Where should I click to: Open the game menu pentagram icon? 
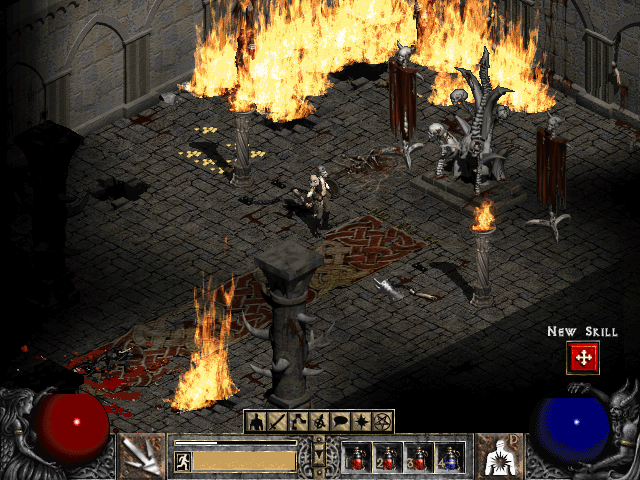tap(384, 421)
